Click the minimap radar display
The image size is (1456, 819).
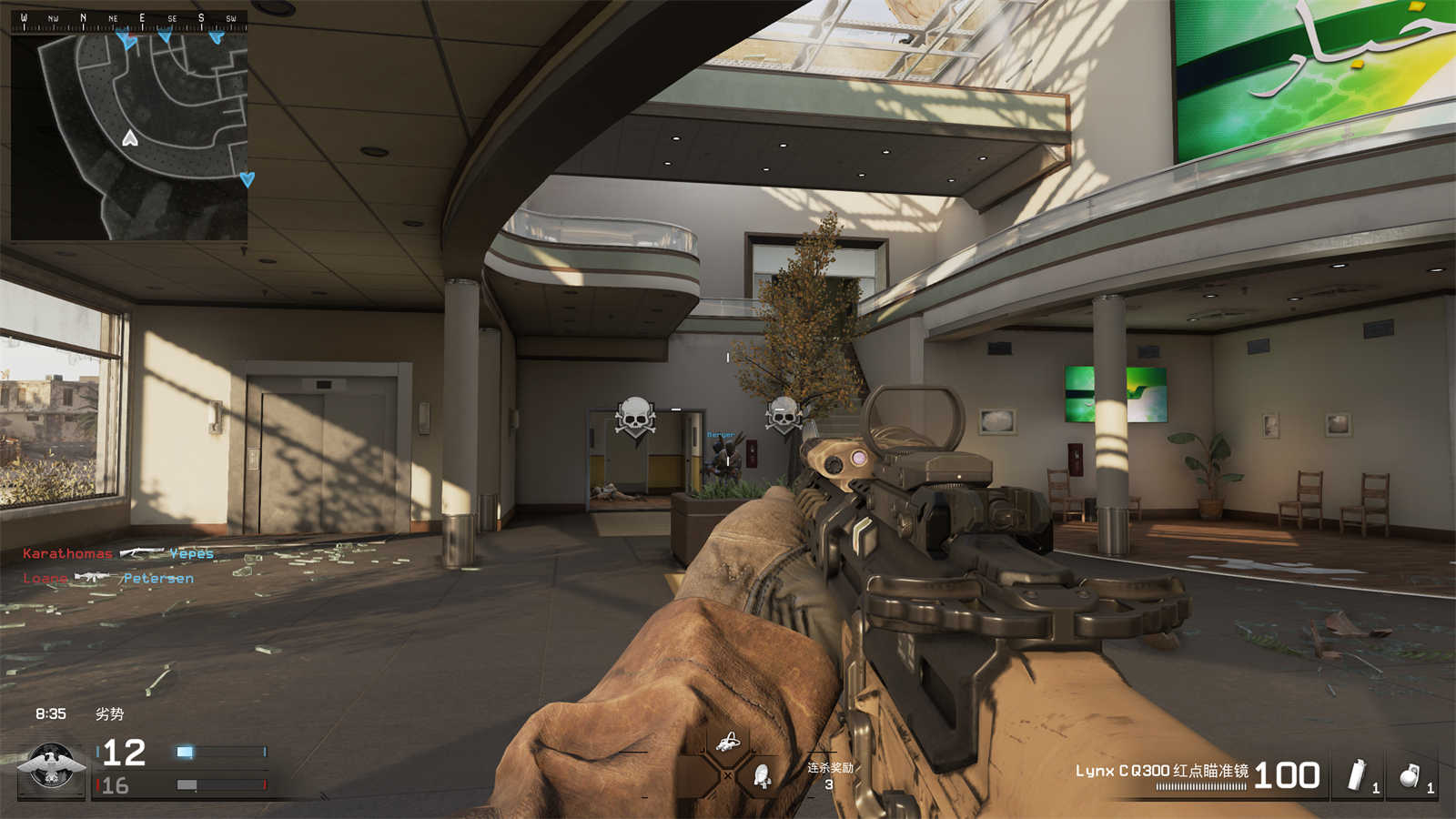click(129, 136)
